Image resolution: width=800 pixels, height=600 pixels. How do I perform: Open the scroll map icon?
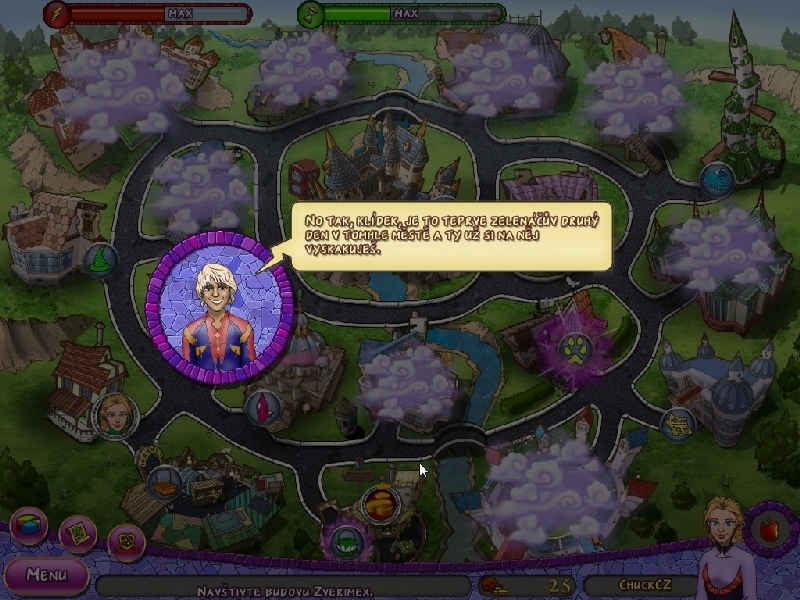point(77,535)
